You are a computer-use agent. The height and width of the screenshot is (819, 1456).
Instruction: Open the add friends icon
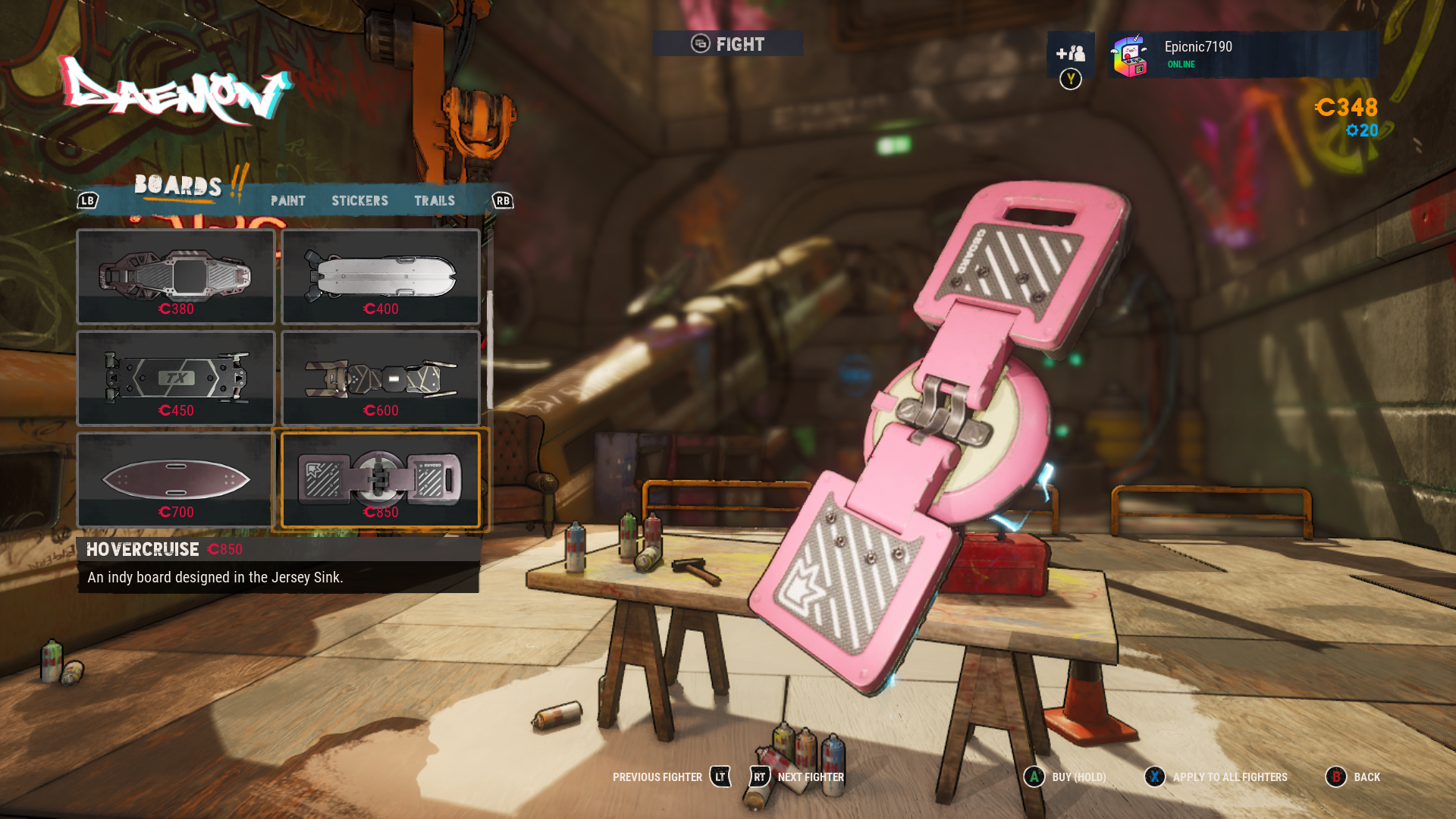click(1070, 53)
